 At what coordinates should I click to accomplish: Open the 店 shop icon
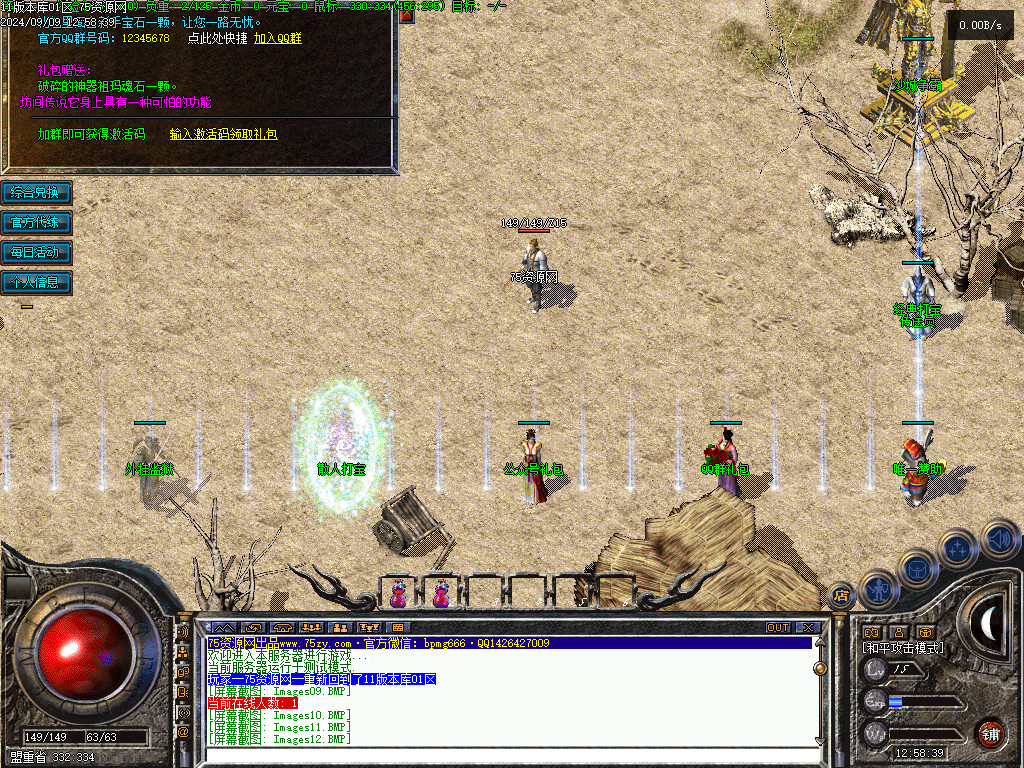click(841, 597)
